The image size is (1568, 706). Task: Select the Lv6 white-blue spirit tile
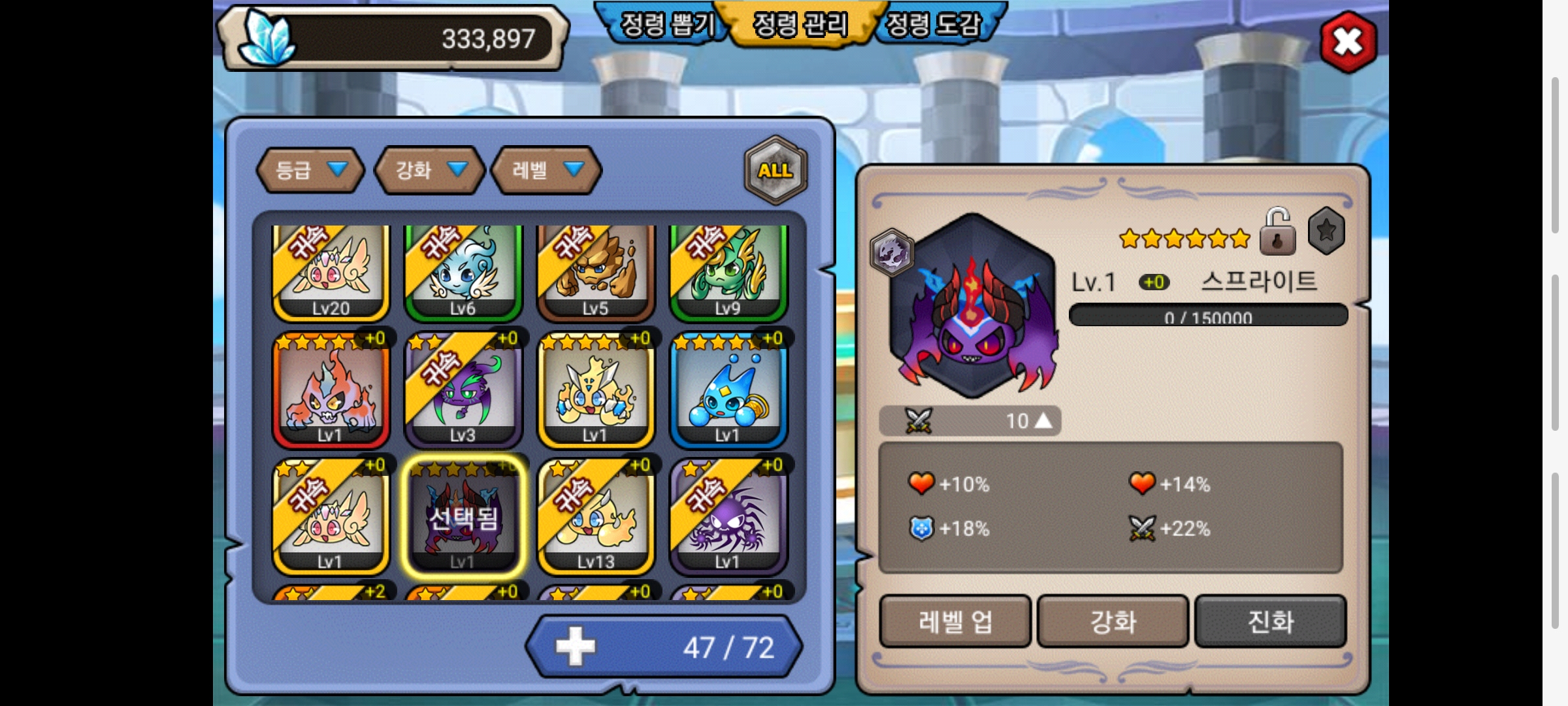tap(463, 272)
